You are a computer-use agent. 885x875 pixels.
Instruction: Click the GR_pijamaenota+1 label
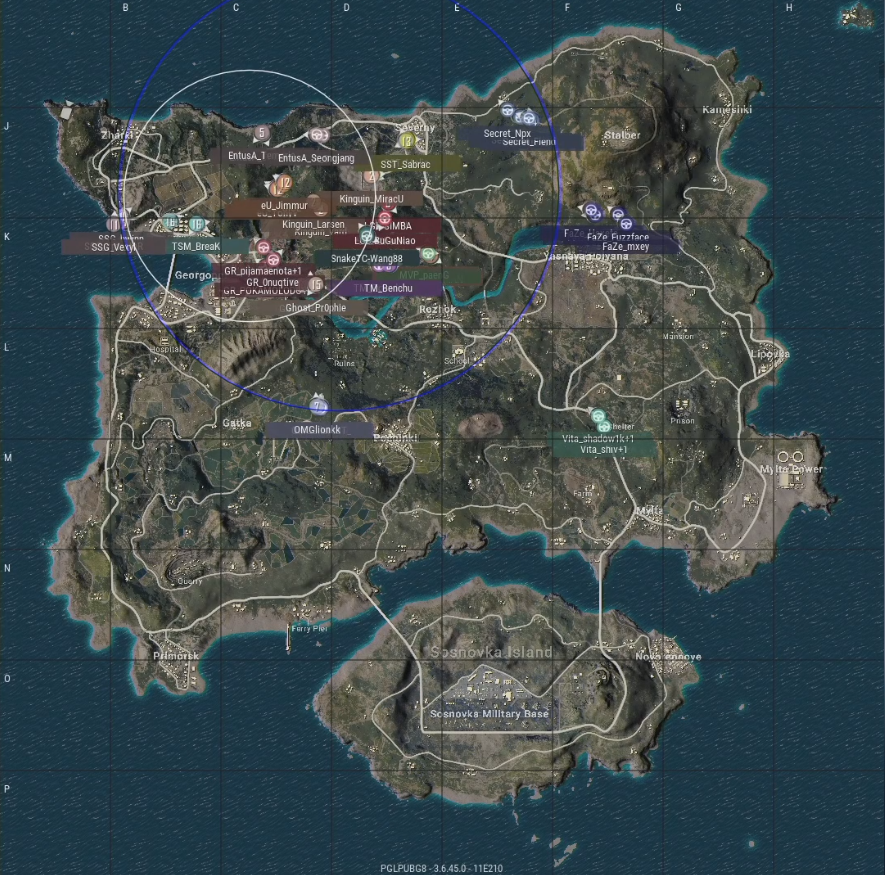[x=263, y=271]
